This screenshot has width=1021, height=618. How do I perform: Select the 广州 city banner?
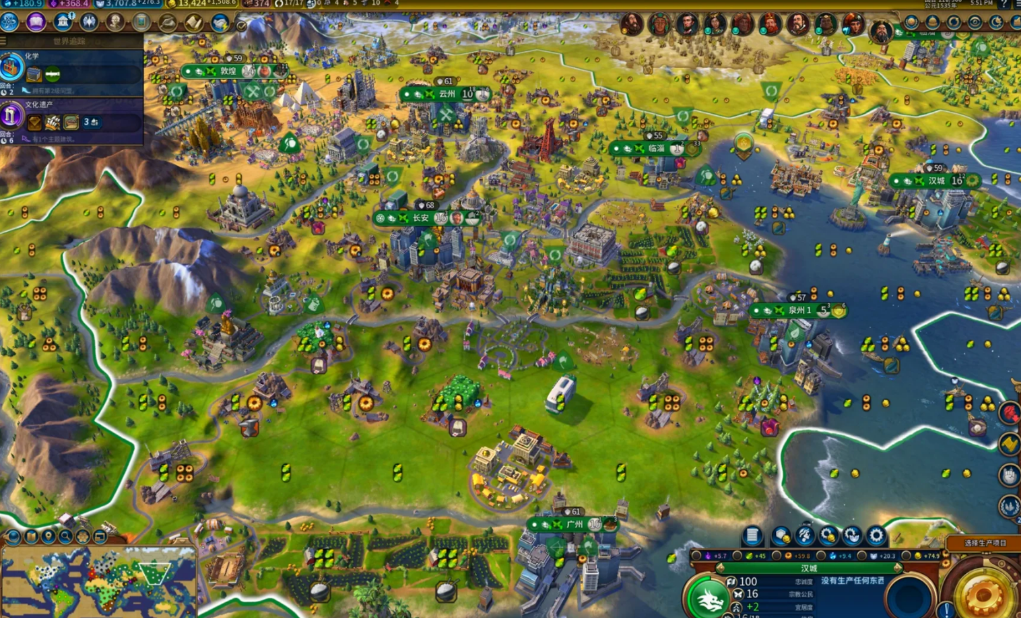pyautogui.click(x=573, y=524)
